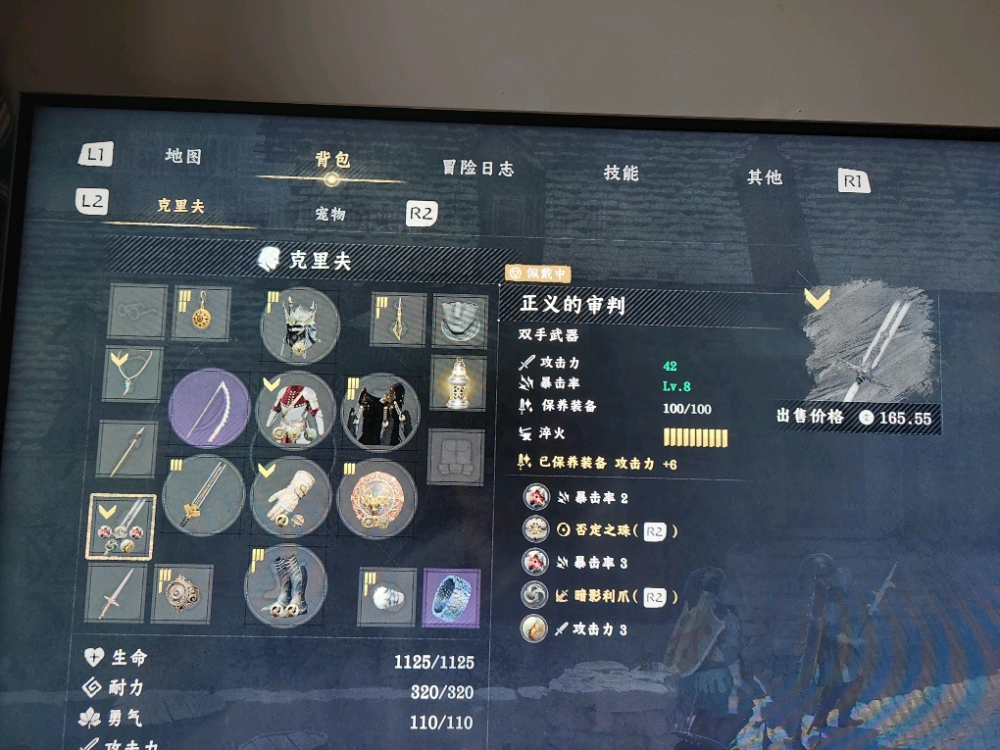The image size is (1000, 750).
Task: Click the black cloak equipment slot
Action: tap(380, 412)
